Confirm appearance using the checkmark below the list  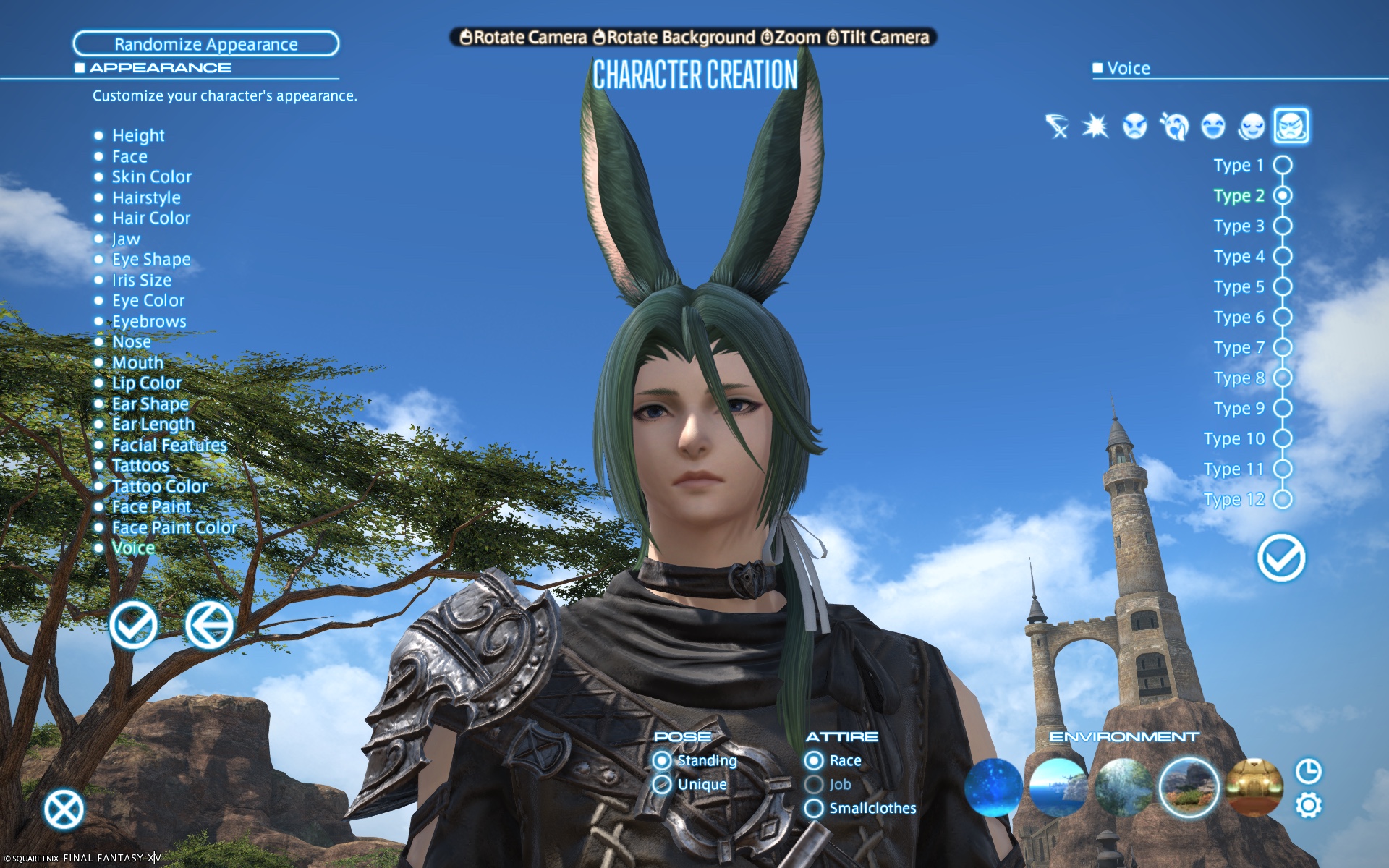[x=134, y=625]
